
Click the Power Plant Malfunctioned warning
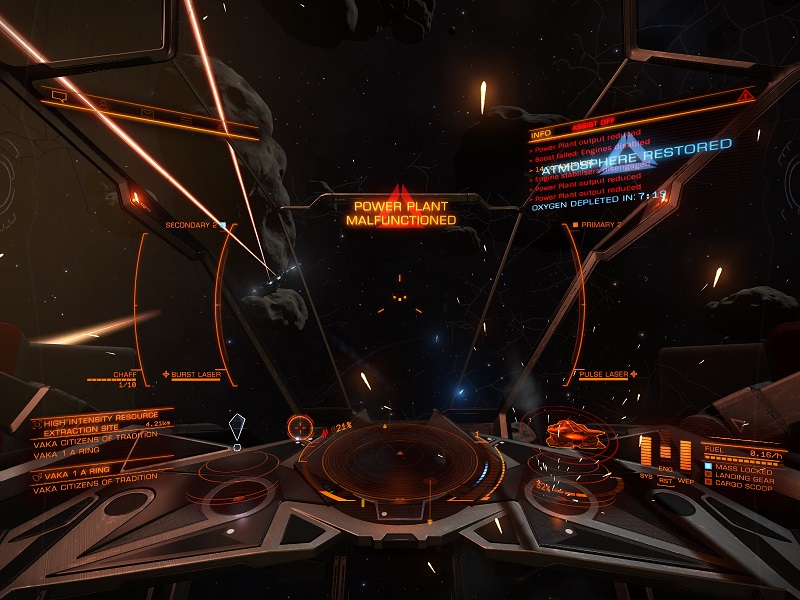pyautogui.click(x=400, y=212)
